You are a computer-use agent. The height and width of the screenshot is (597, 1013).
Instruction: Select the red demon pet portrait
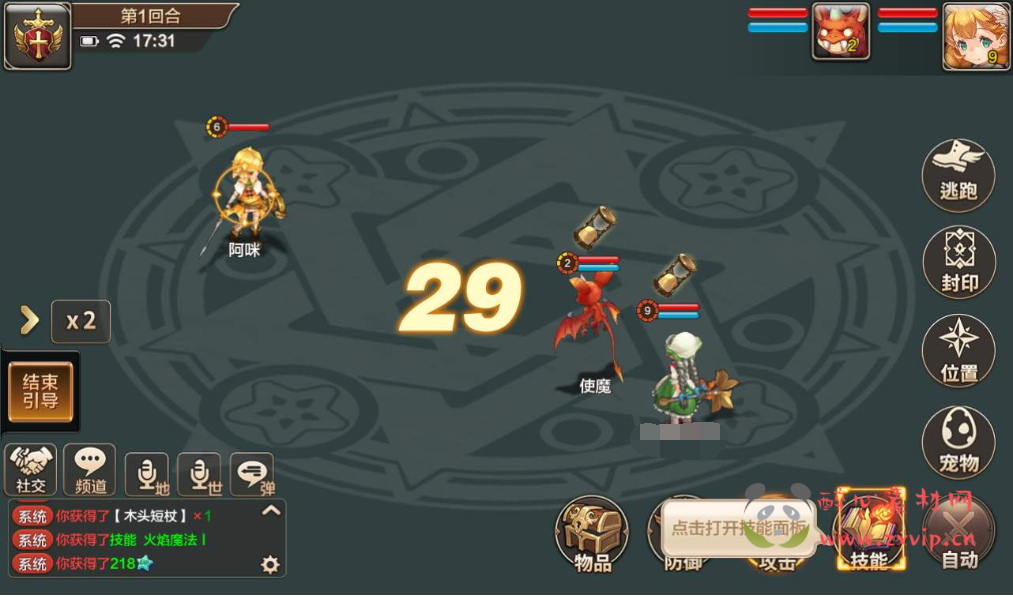(x=840, y=35)
